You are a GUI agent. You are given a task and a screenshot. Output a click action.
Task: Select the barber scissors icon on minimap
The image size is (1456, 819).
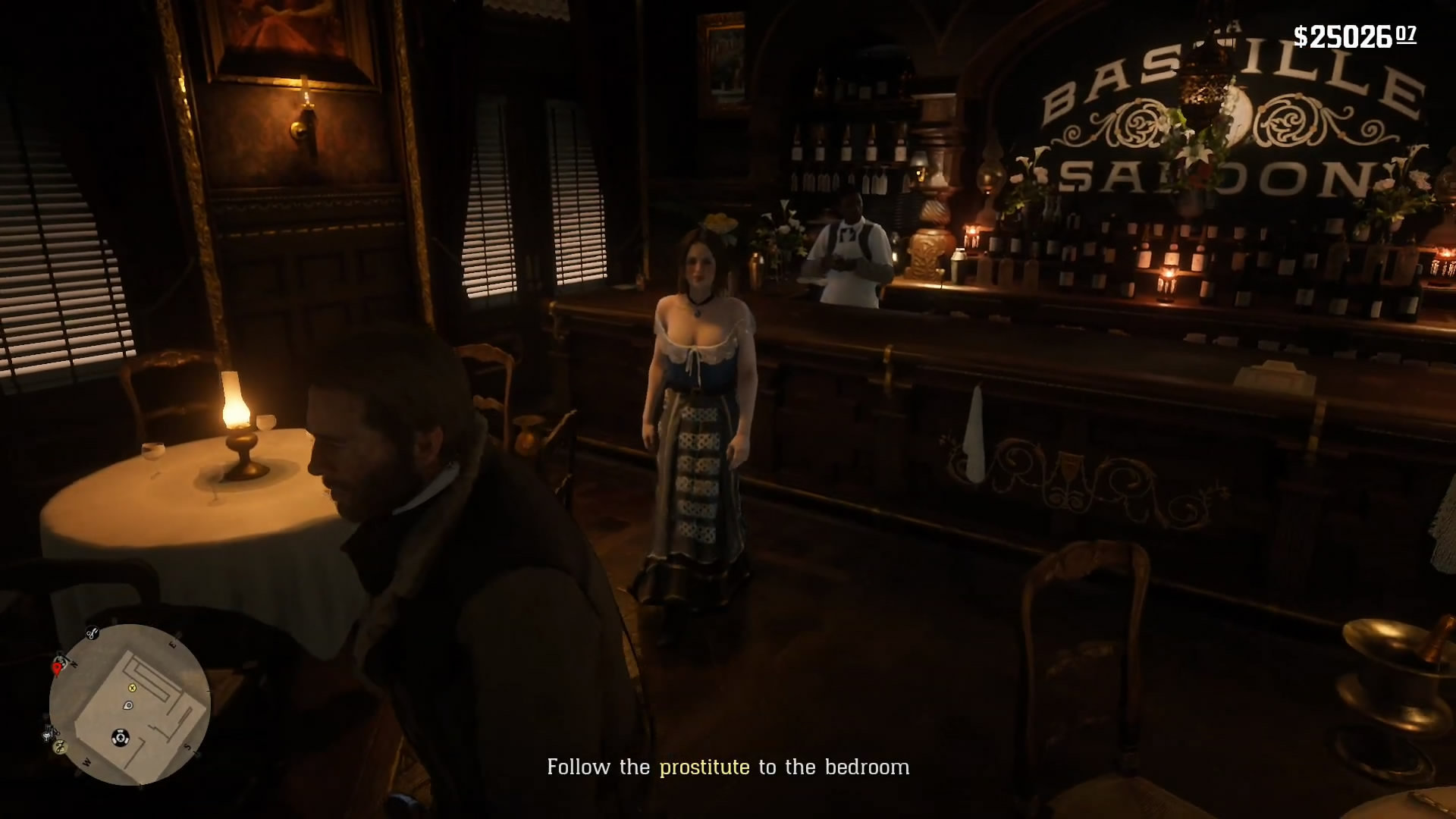click(x=93, y=633)
